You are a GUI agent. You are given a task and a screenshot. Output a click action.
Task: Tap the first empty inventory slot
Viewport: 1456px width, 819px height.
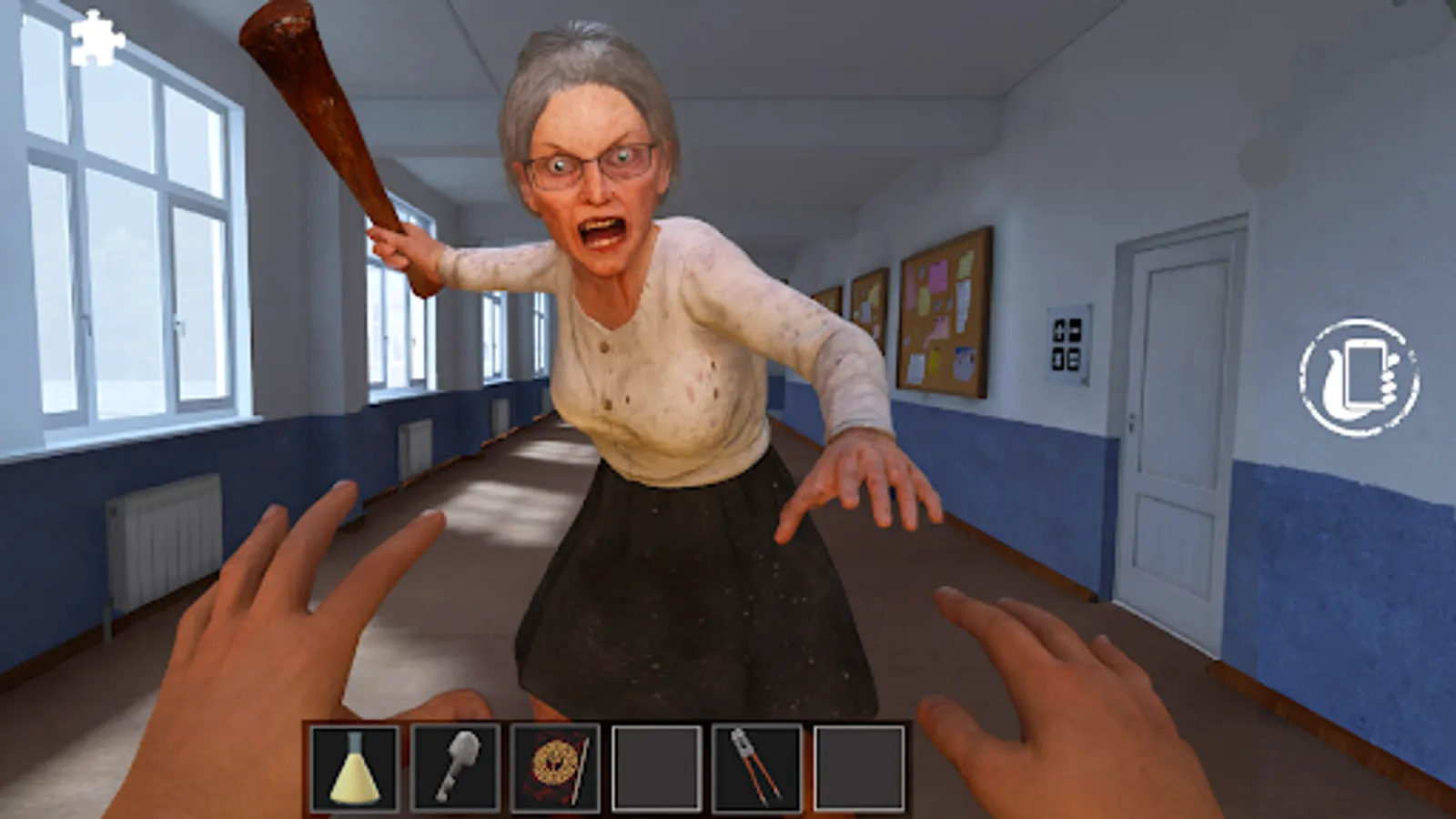coord(656,767)
